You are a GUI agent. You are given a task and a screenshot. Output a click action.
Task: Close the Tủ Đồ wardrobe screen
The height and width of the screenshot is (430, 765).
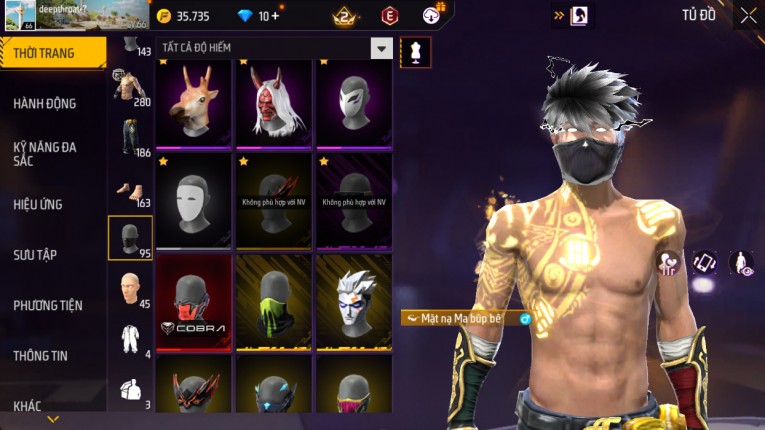point(748,15)
